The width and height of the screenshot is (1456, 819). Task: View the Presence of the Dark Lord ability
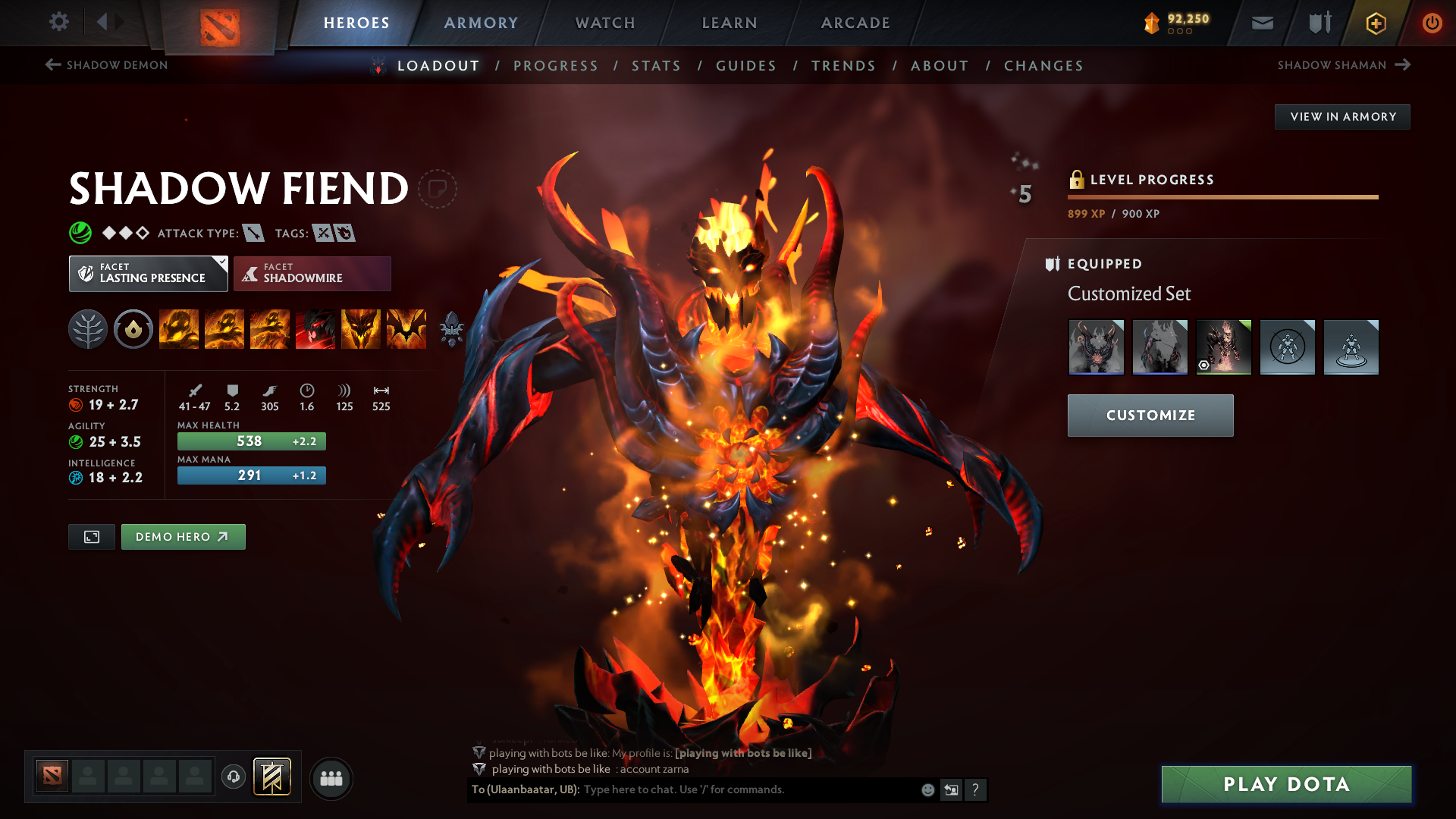pos(360,329)
